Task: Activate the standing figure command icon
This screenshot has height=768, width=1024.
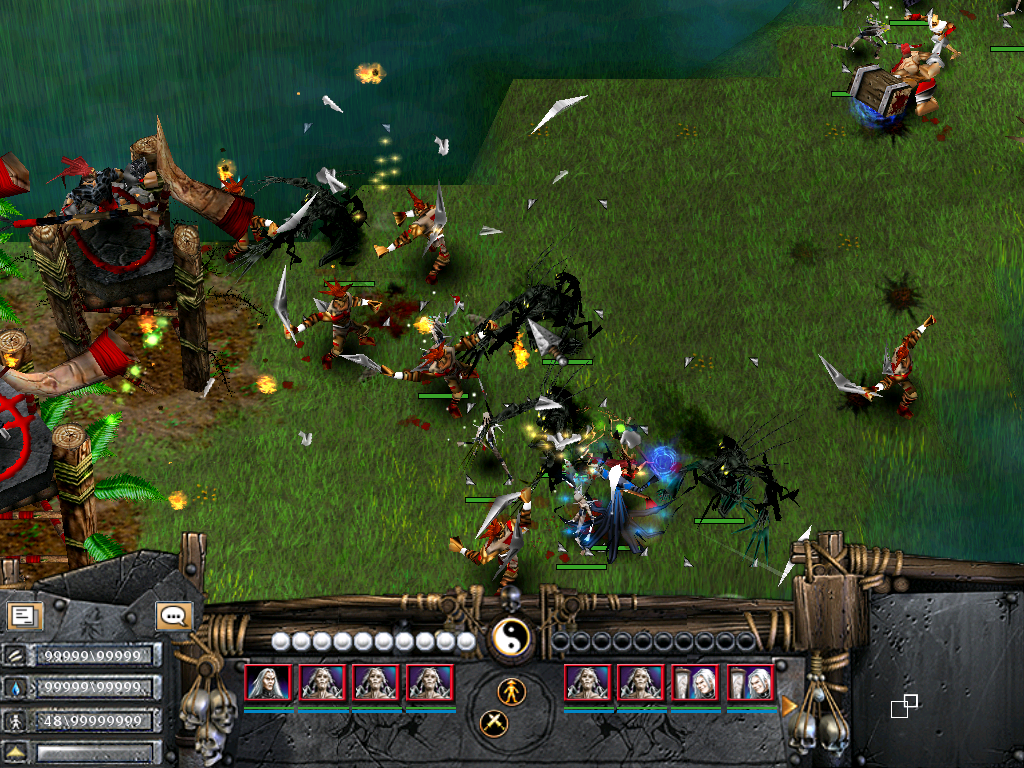Action: [x=511, y=690]
